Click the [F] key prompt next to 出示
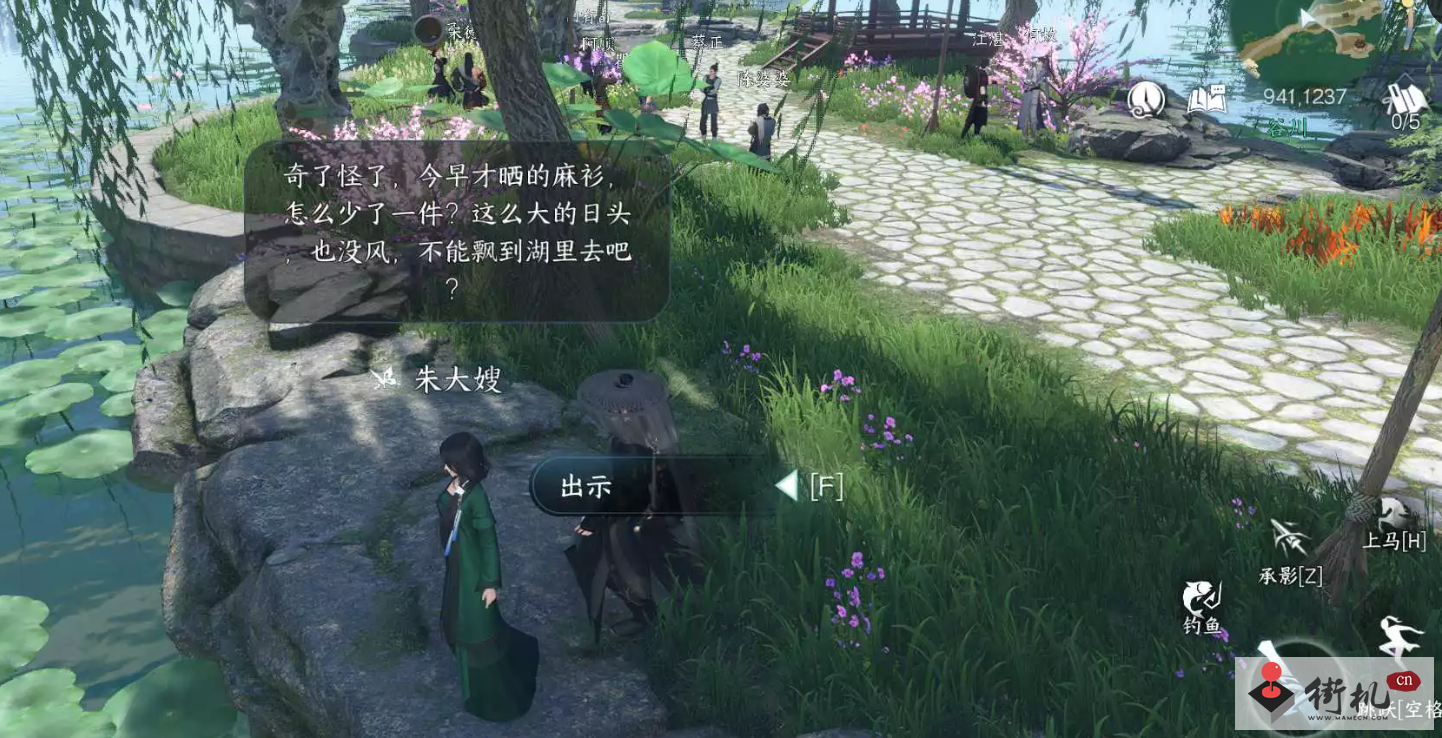The height and width of the screenshot is (738, 1442). pyautogui.click(x=827, y=487)
